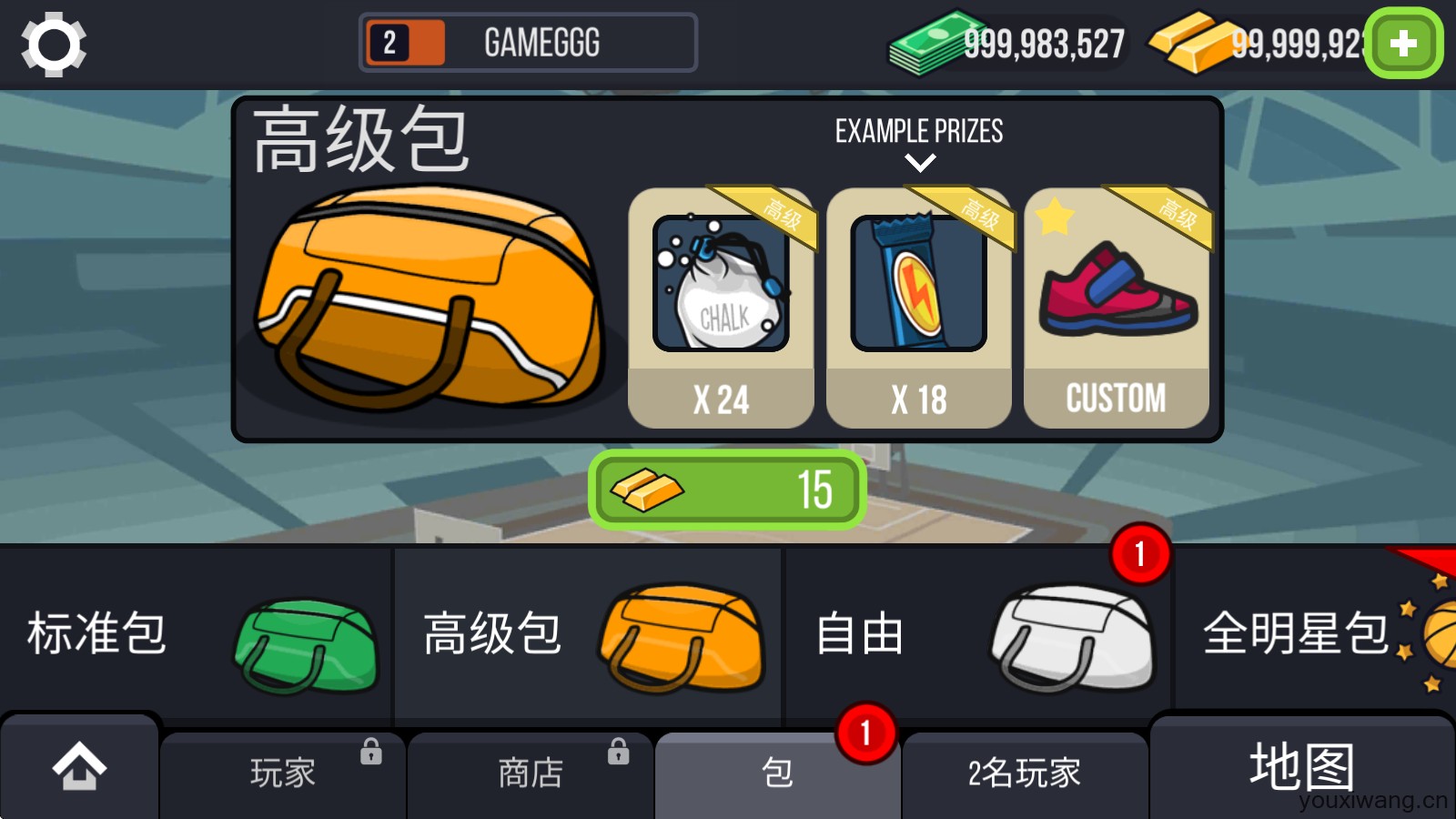Tap the green plus to buy currency
The width and height of the screenshot is (1456, 819).
point(1402,43)
